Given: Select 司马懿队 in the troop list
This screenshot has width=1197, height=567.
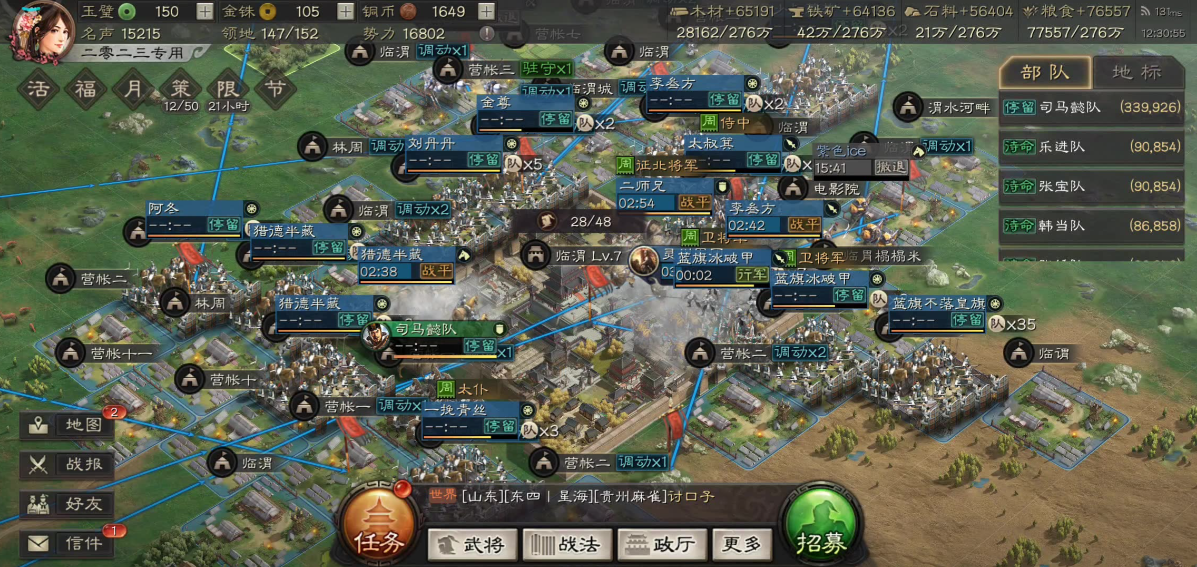Looking at the screenshot, I should (1097, 107).
